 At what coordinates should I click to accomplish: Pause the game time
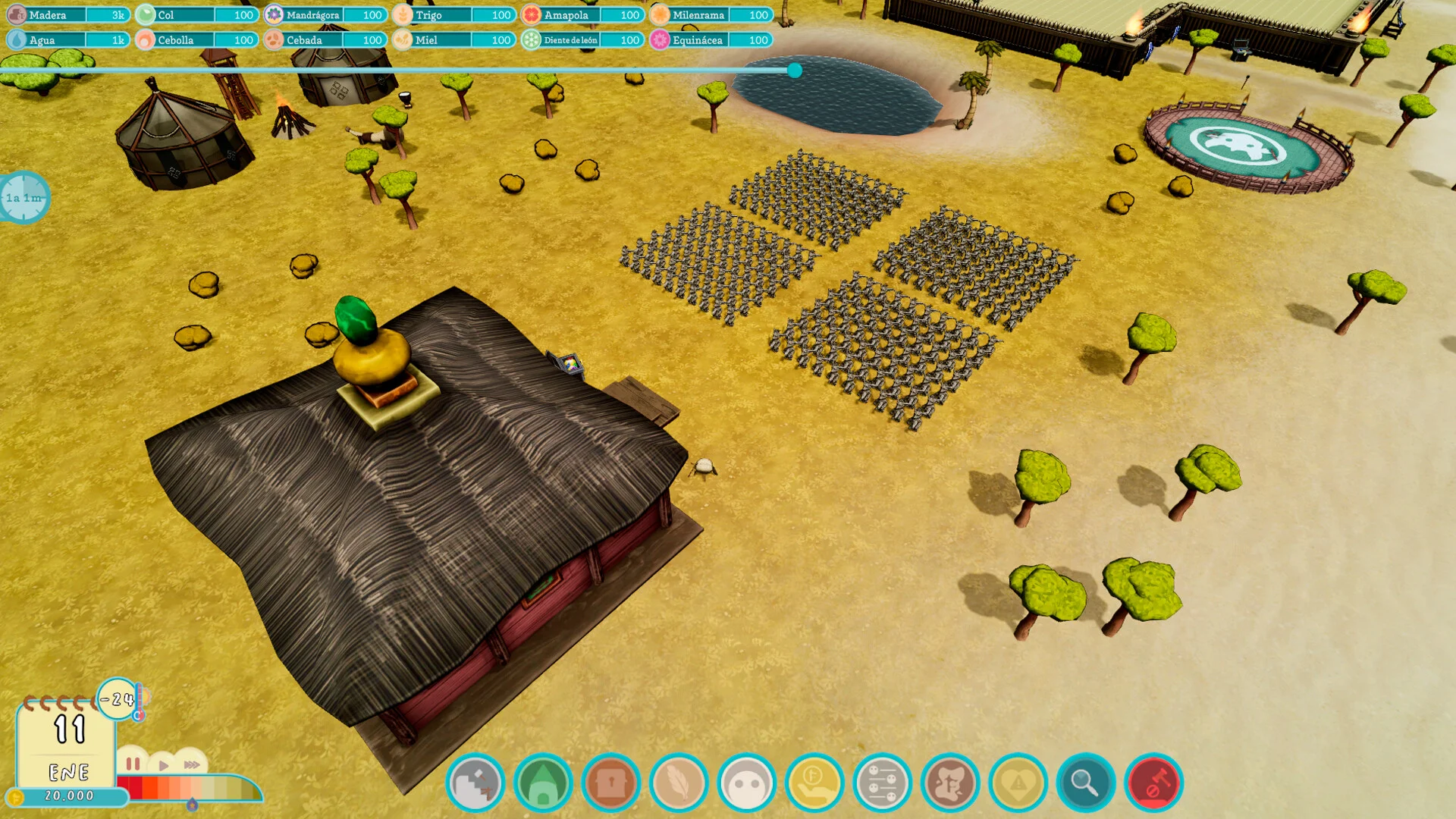click(133, 764)
